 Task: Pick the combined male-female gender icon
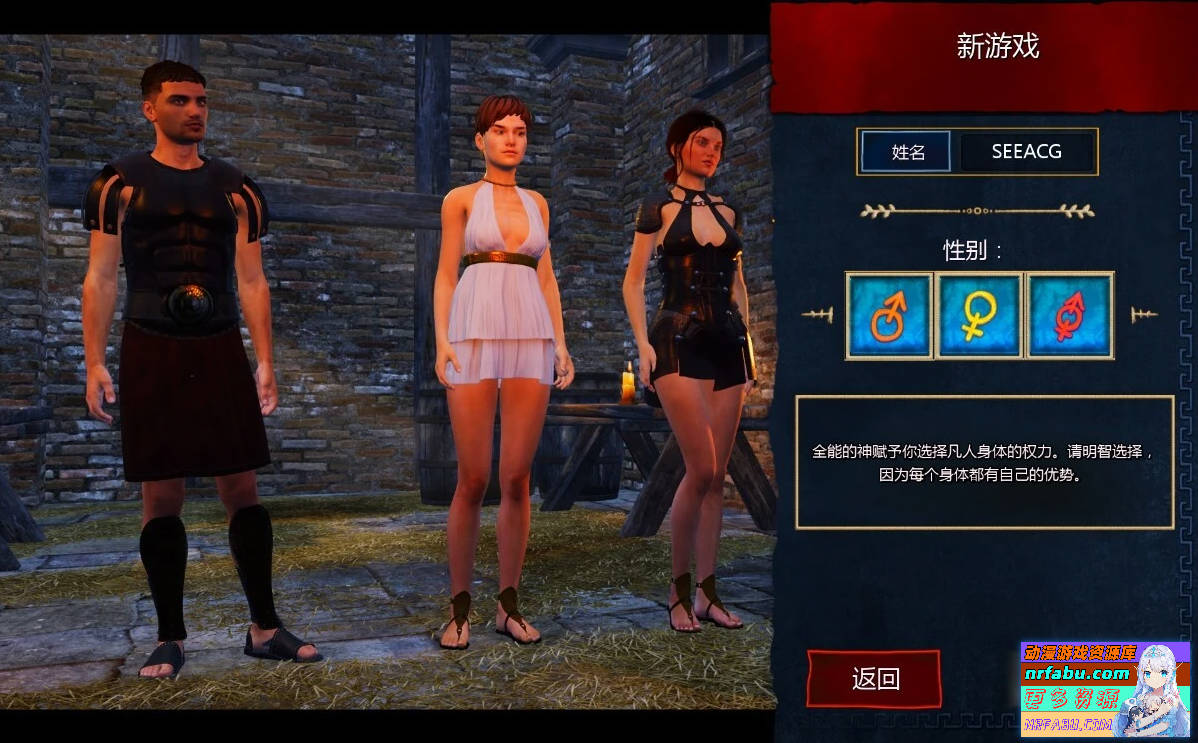(1069, 315)
